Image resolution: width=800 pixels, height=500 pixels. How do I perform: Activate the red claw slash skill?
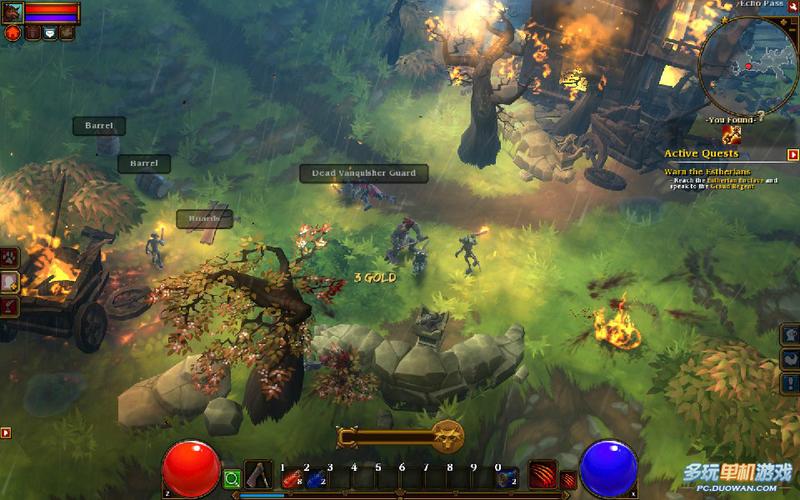(544, 478)
